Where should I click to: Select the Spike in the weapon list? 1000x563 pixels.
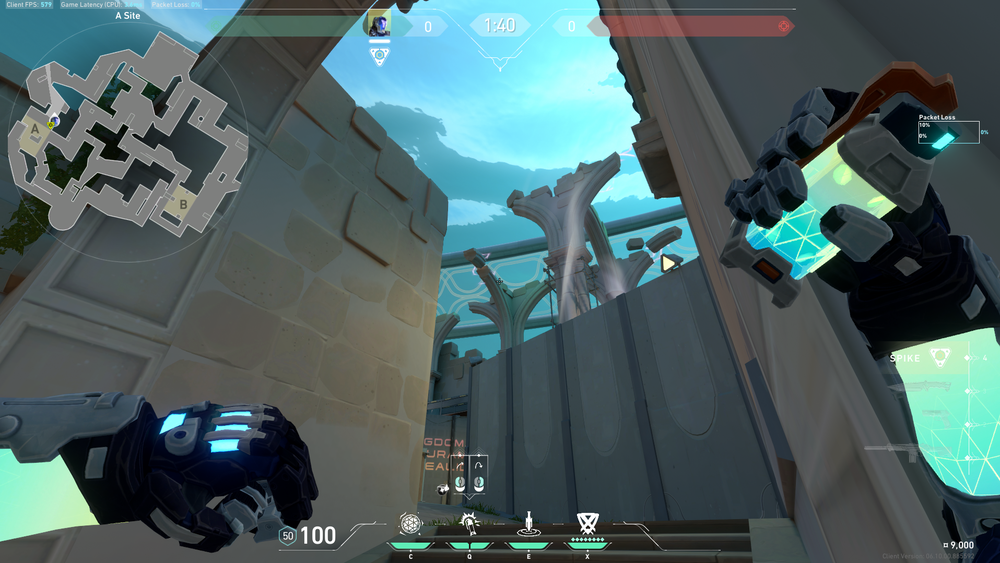coord(938,357)
